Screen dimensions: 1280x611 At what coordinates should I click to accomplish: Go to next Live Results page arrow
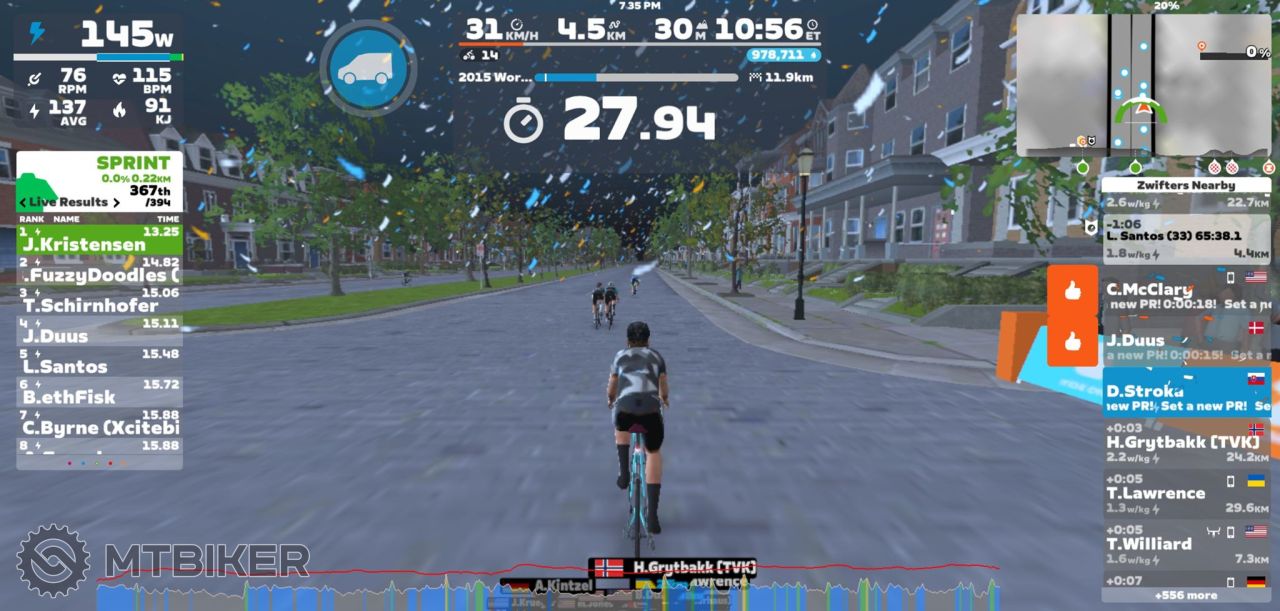(116, 202)
